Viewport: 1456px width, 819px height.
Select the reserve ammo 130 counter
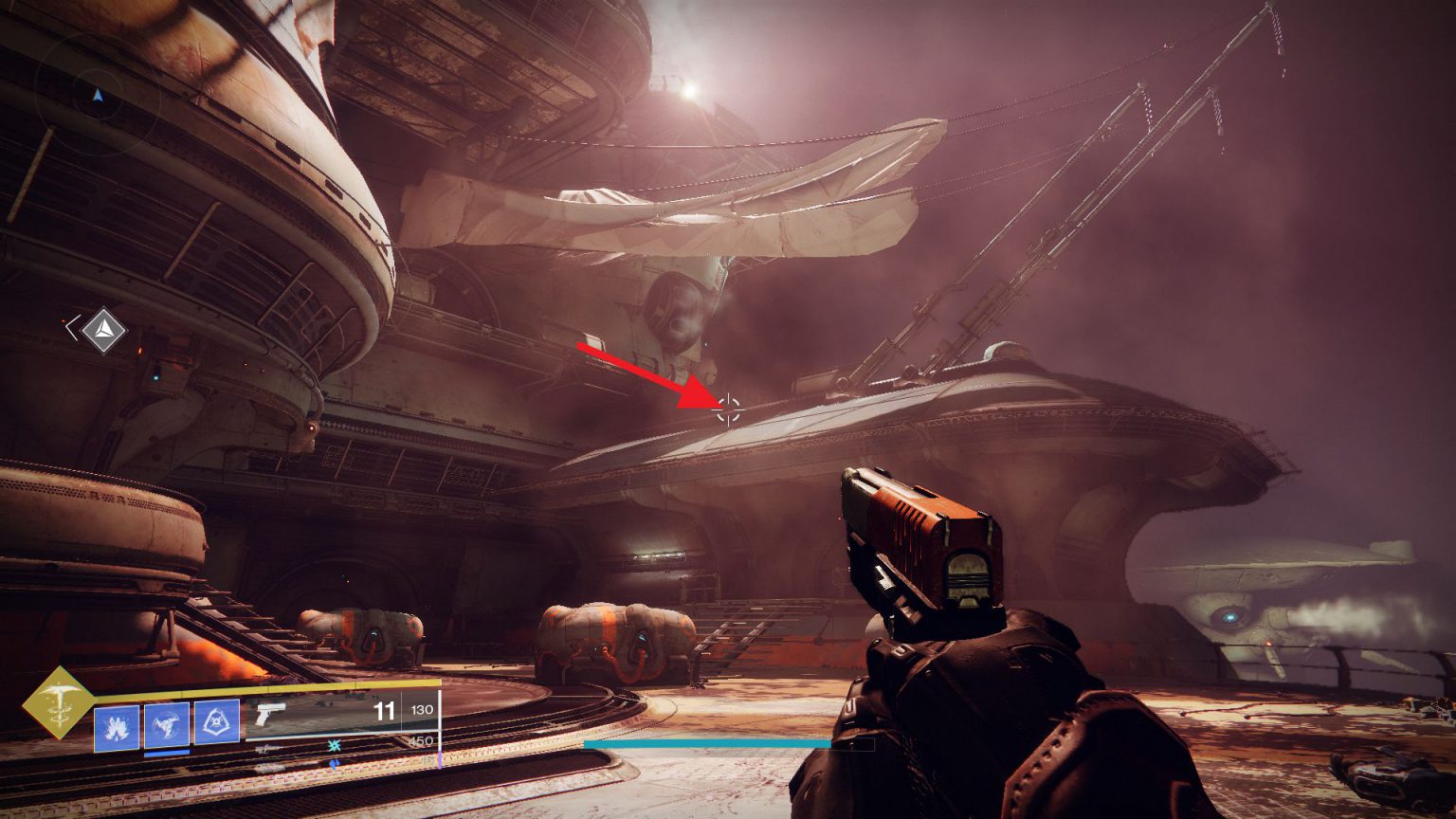point(422,710)
